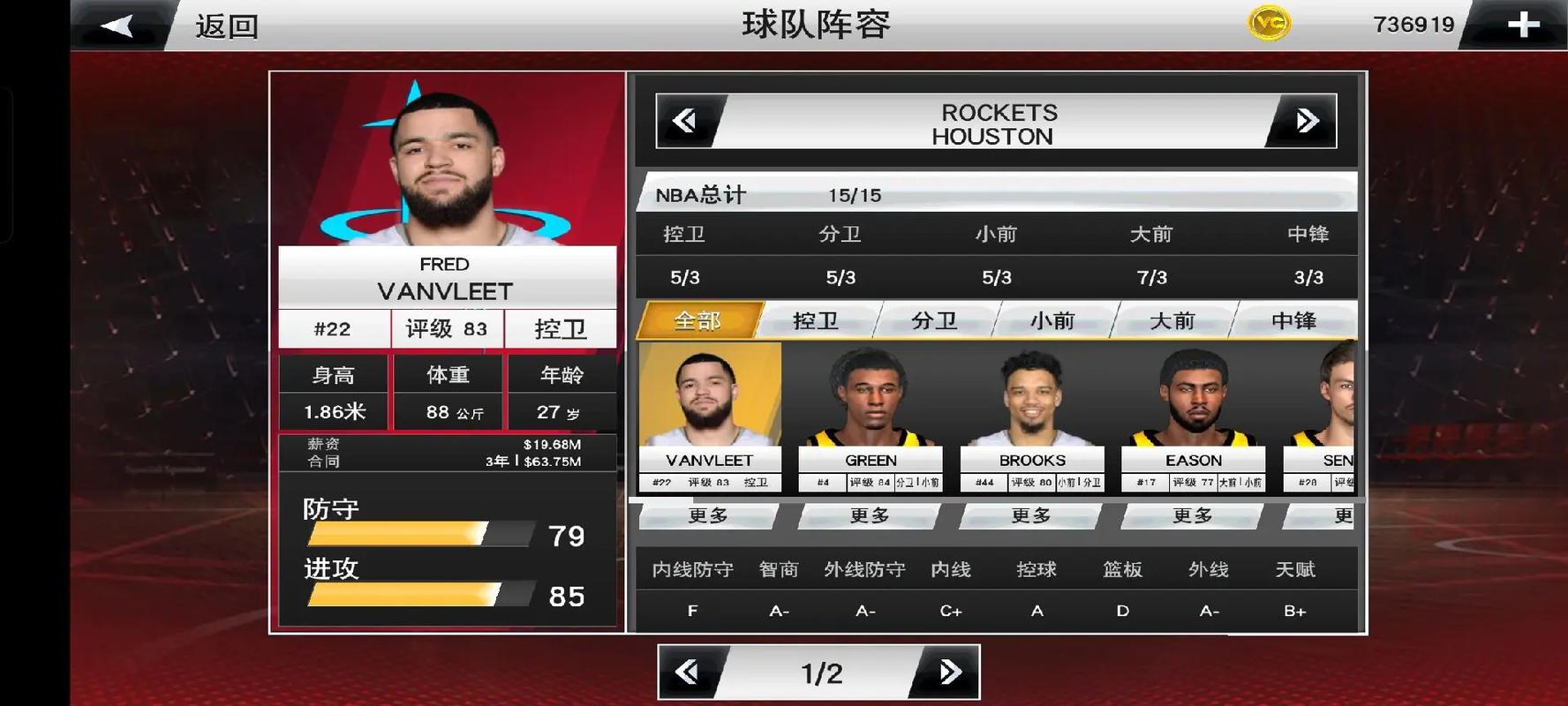Expand 更多 options under VANVLEET
Screen dimensions: 1568x706
point(709,516)
